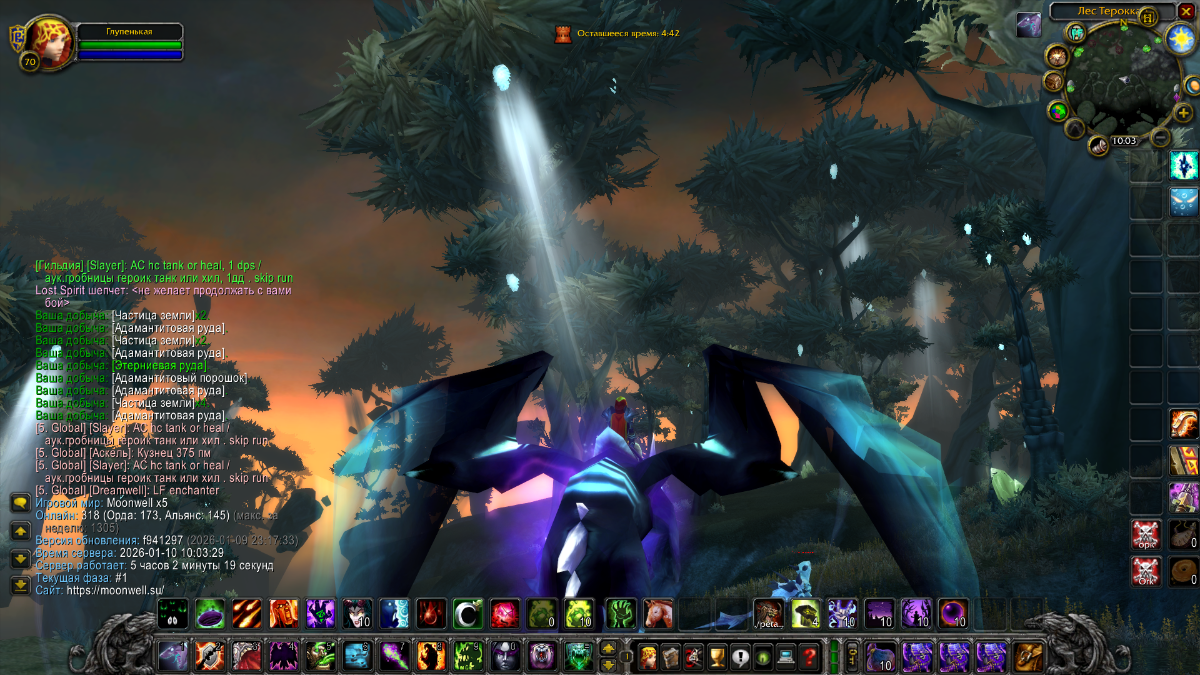Switch action bar page with the up arrow
Viewport: 1200px width, 675px height.
point(607,649)
